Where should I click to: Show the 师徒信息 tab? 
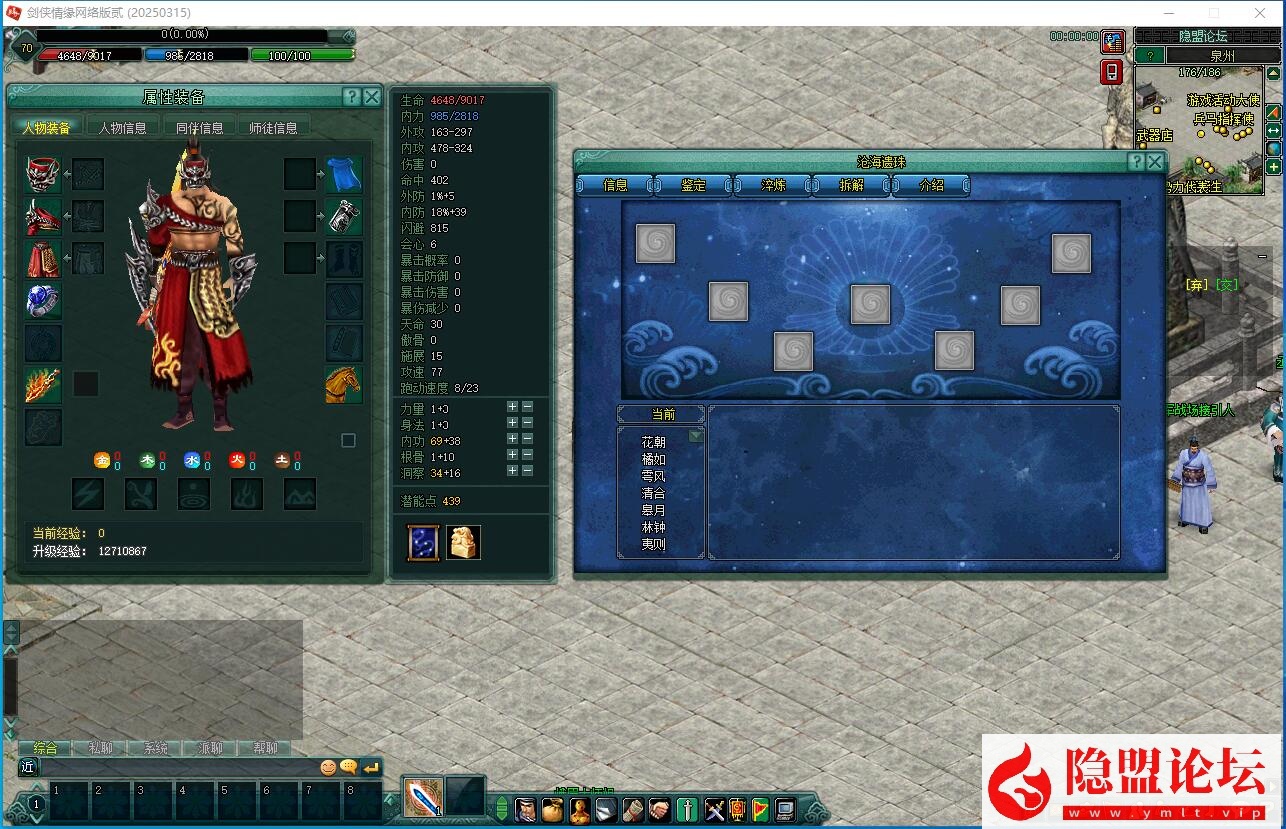click(x=273, y=128)
